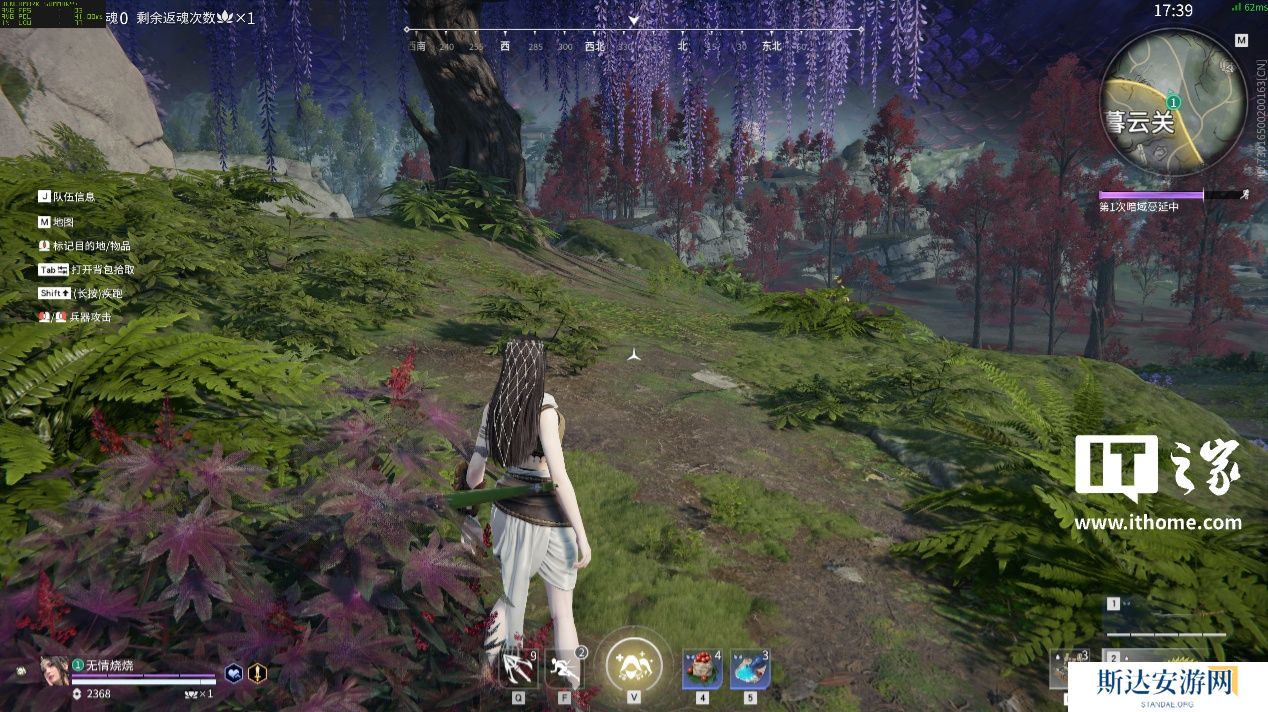The image size is (1268, 712).
Task: Select the blue heart buff icon
Action: (233, 673)
